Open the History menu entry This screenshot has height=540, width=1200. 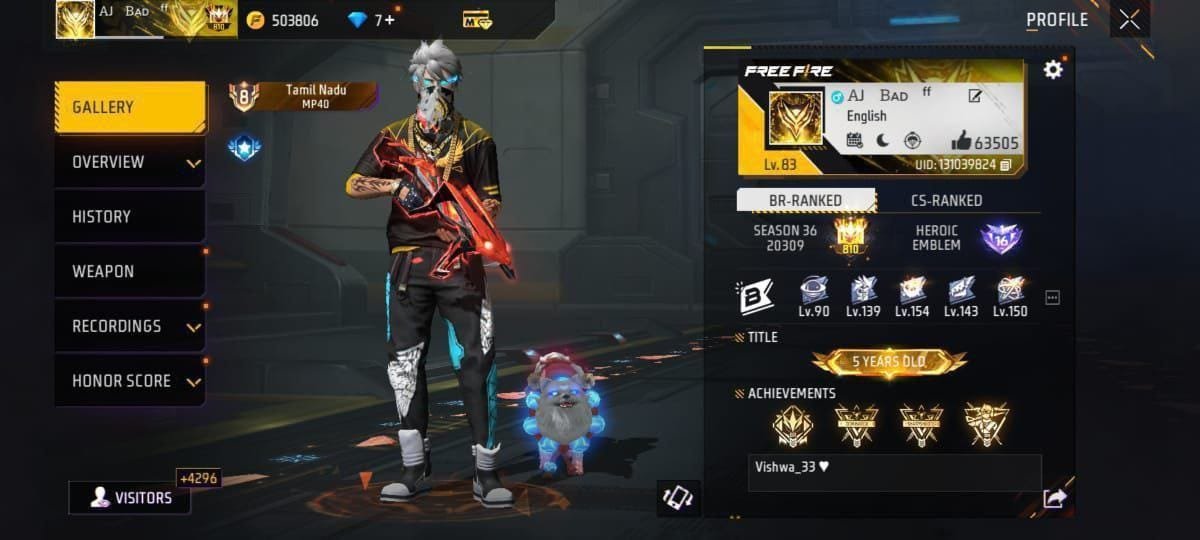(x=129, y=216)
